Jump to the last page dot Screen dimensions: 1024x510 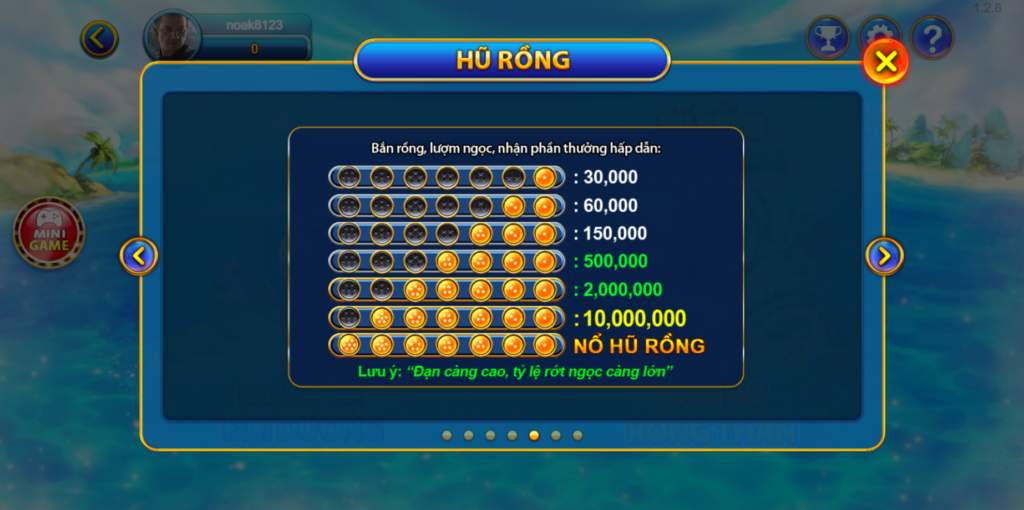point(577,435)
